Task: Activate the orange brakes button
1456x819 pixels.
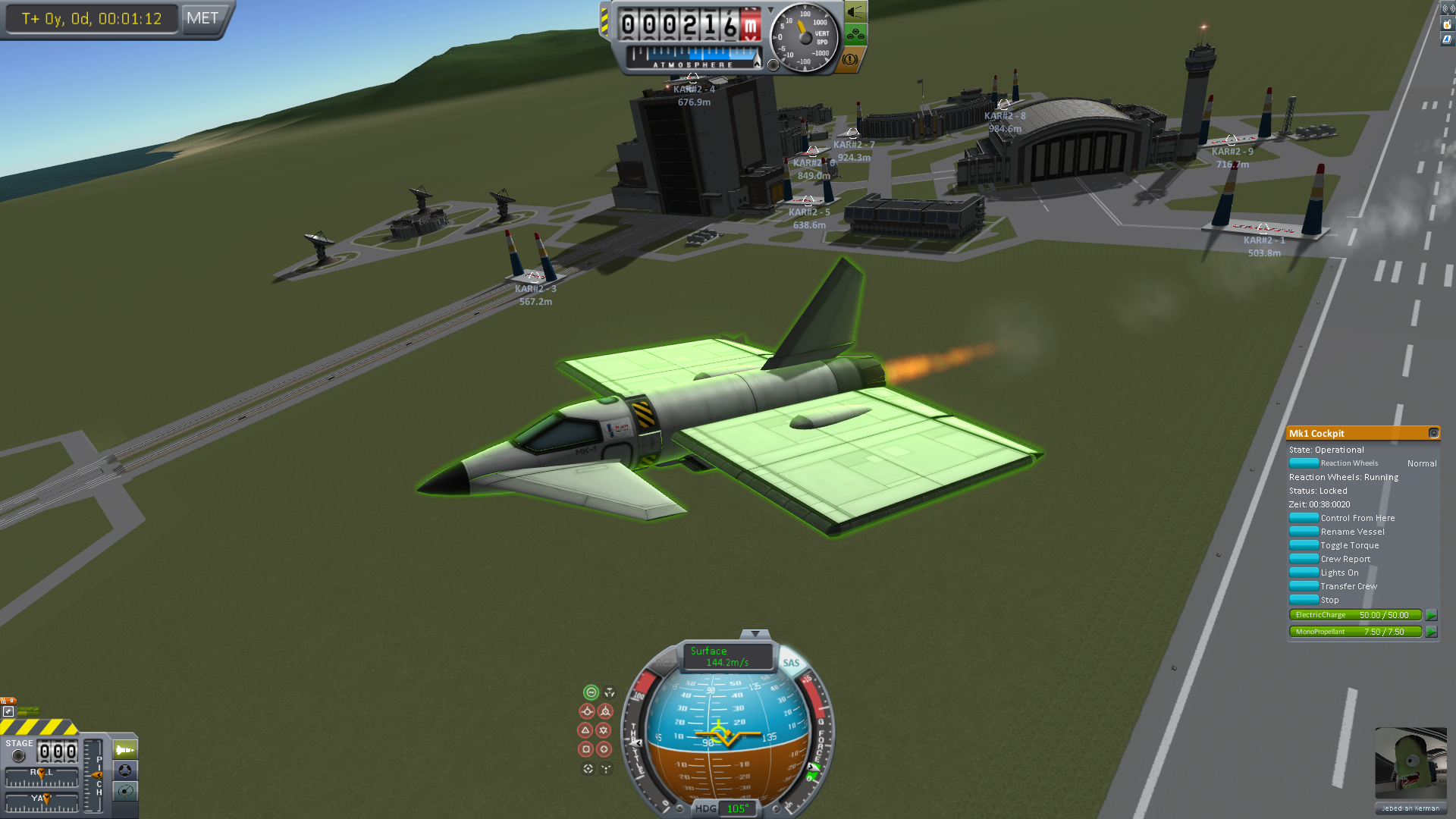Action: [x=851, y=58]
